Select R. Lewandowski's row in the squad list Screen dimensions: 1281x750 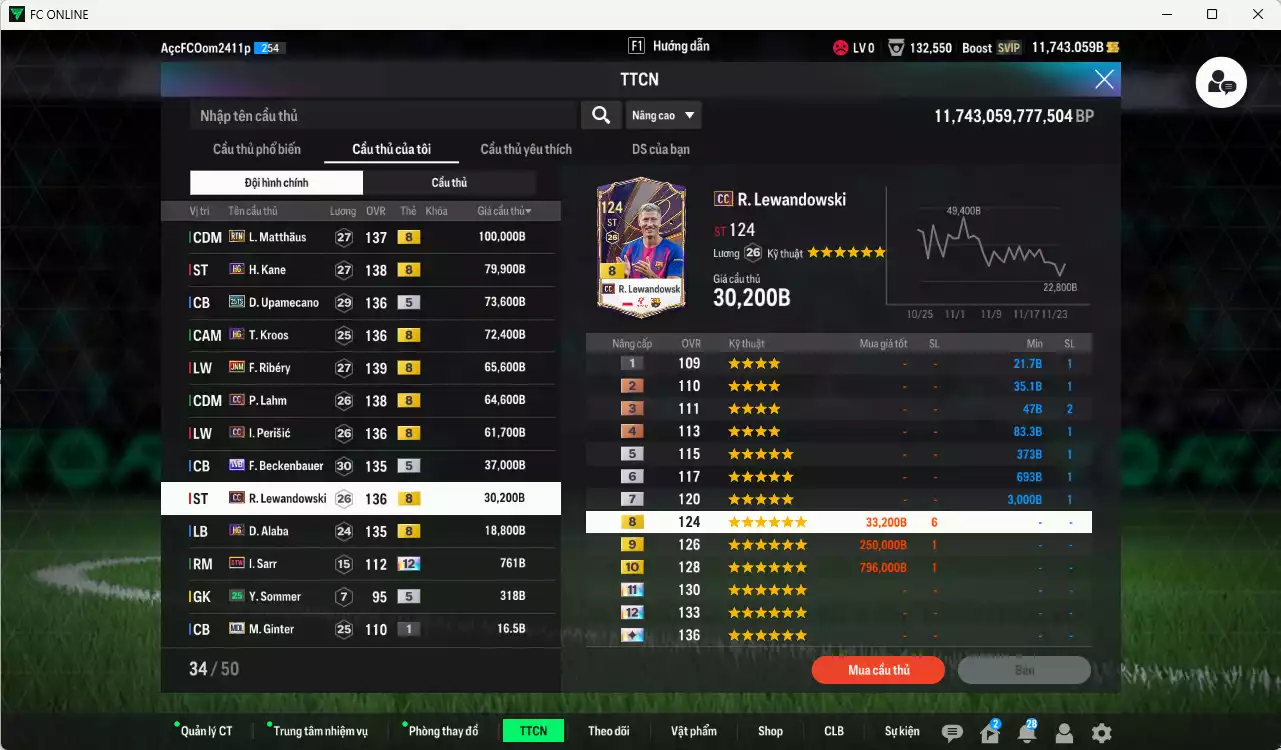[x=360, y=498]
